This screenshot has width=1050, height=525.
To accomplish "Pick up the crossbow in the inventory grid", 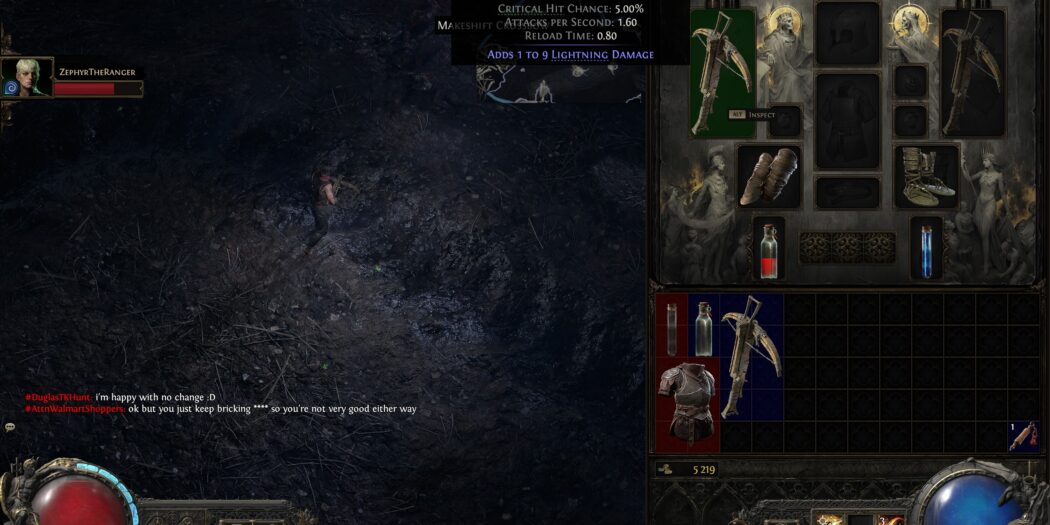I will 750,354.
